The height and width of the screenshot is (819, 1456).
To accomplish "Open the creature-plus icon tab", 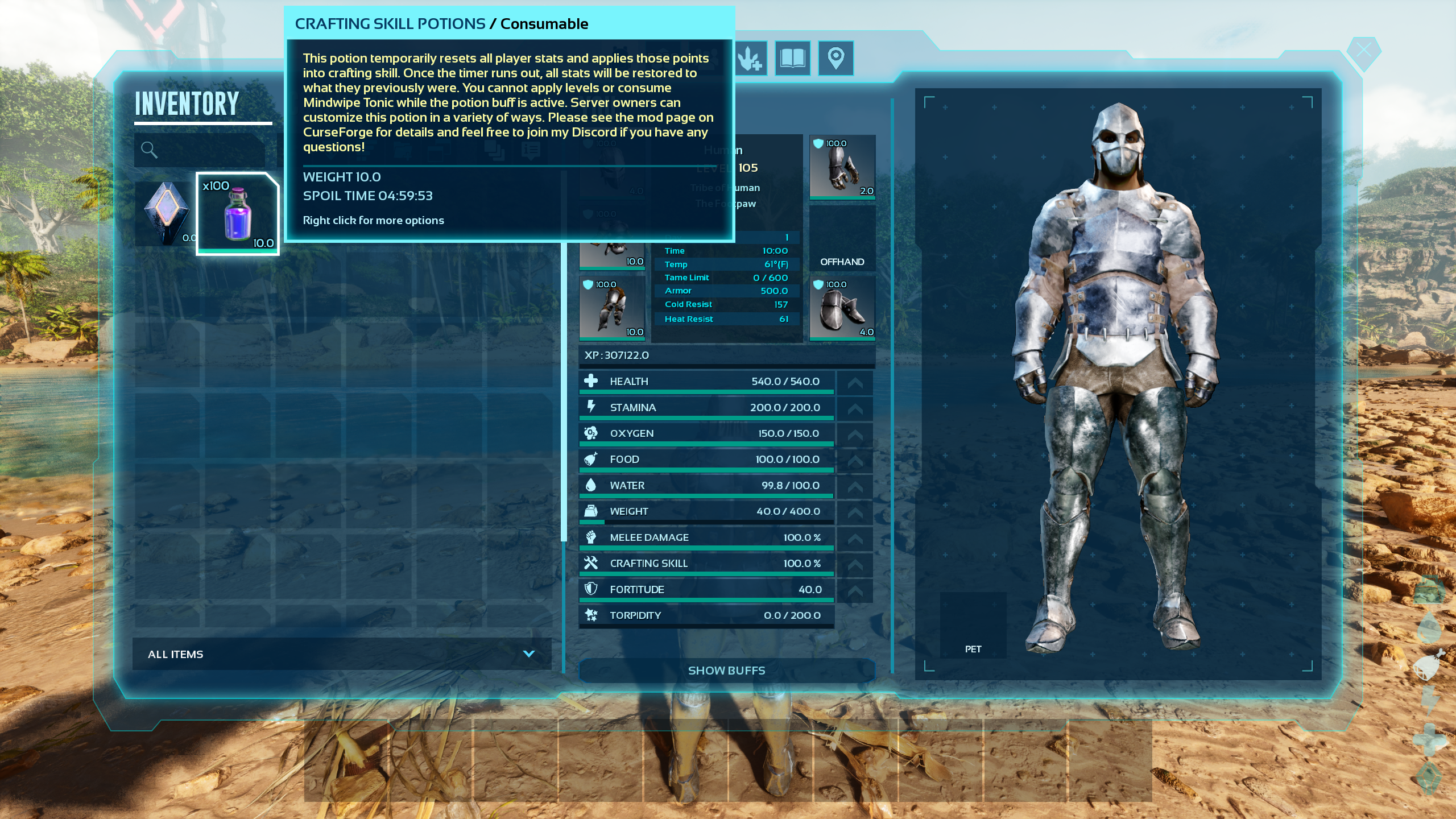I will (x=750, y=58).
